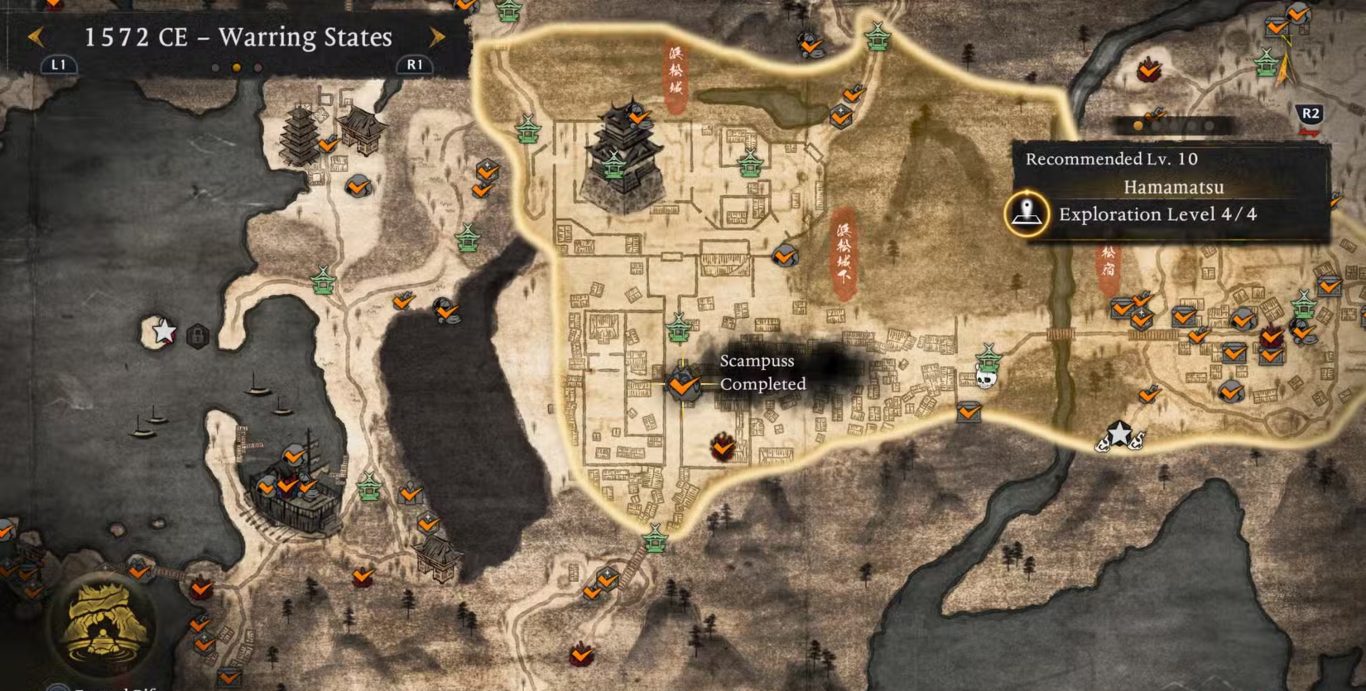
Task: Click the pagoda tower marker
Action: [300, 135]
